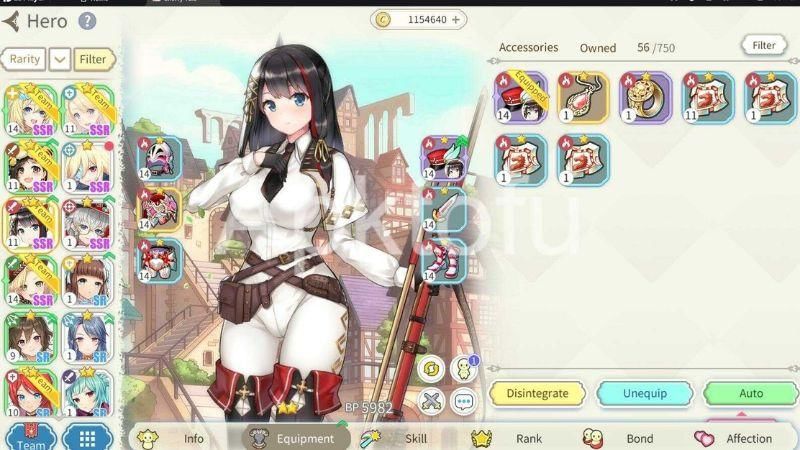Click the Disintegrate button
The height and width of the screenshot is (450, 800).
(537, 393)
